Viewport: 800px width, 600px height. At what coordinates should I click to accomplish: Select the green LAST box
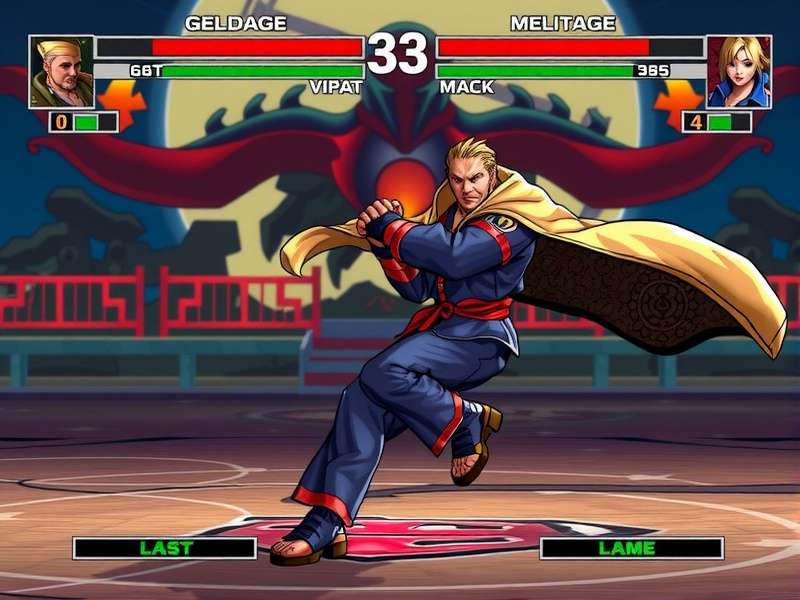coord(165,548)
